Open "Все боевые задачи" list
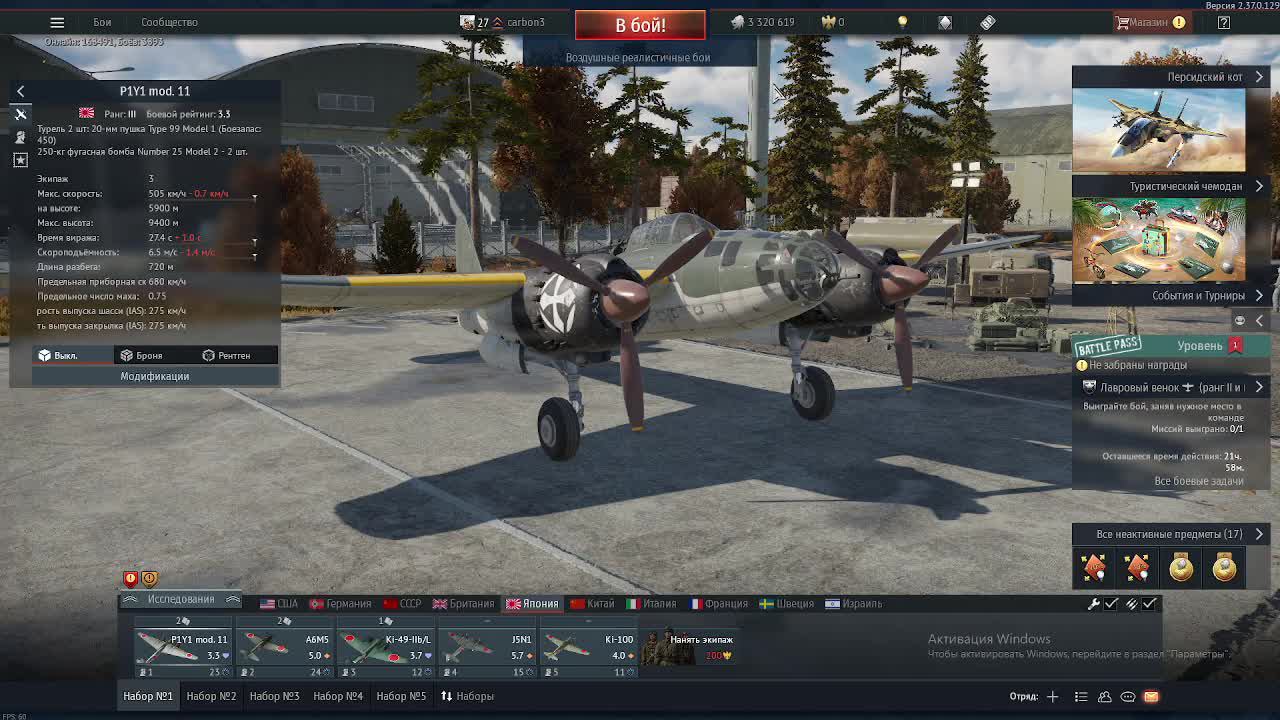The image size is (1280, 720). (x=1198, y=481)
